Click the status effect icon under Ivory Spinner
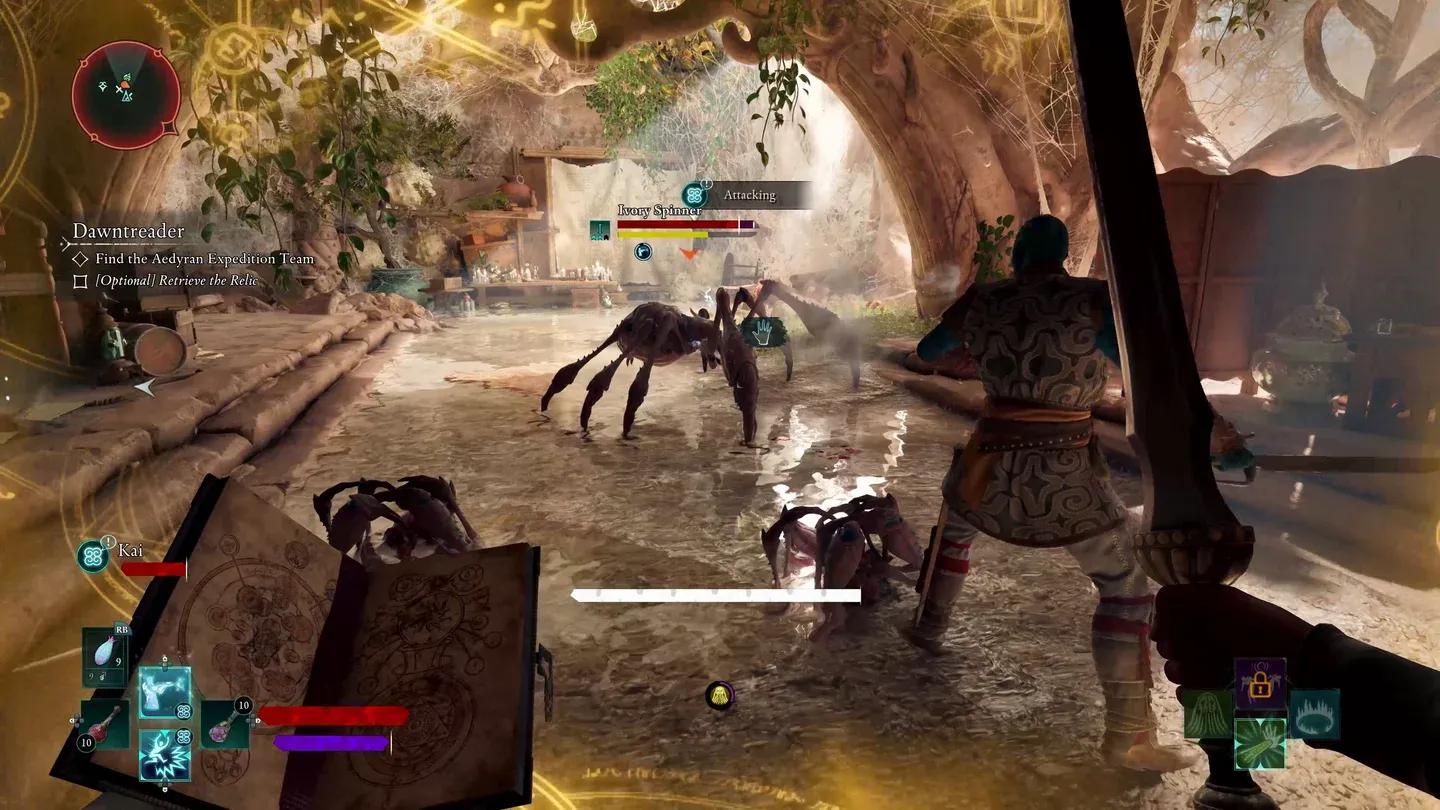Image resolution: width=1440 pixels, height=810 pixels. click(643, 251)
